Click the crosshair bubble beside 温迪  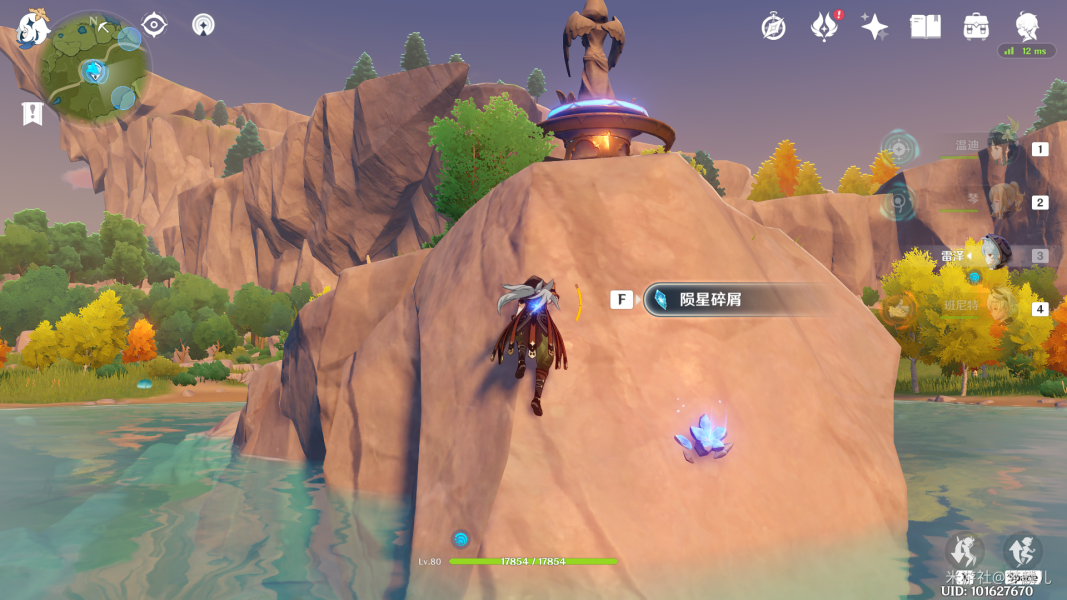click(900, 150)
